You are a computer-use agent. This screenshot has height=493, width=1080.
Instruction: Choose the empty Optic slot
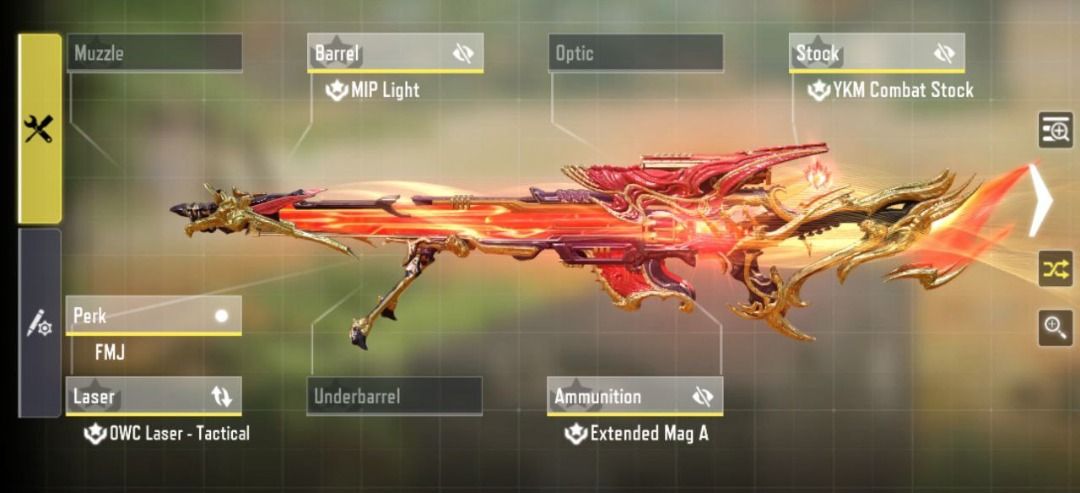(x=635, y=53)
